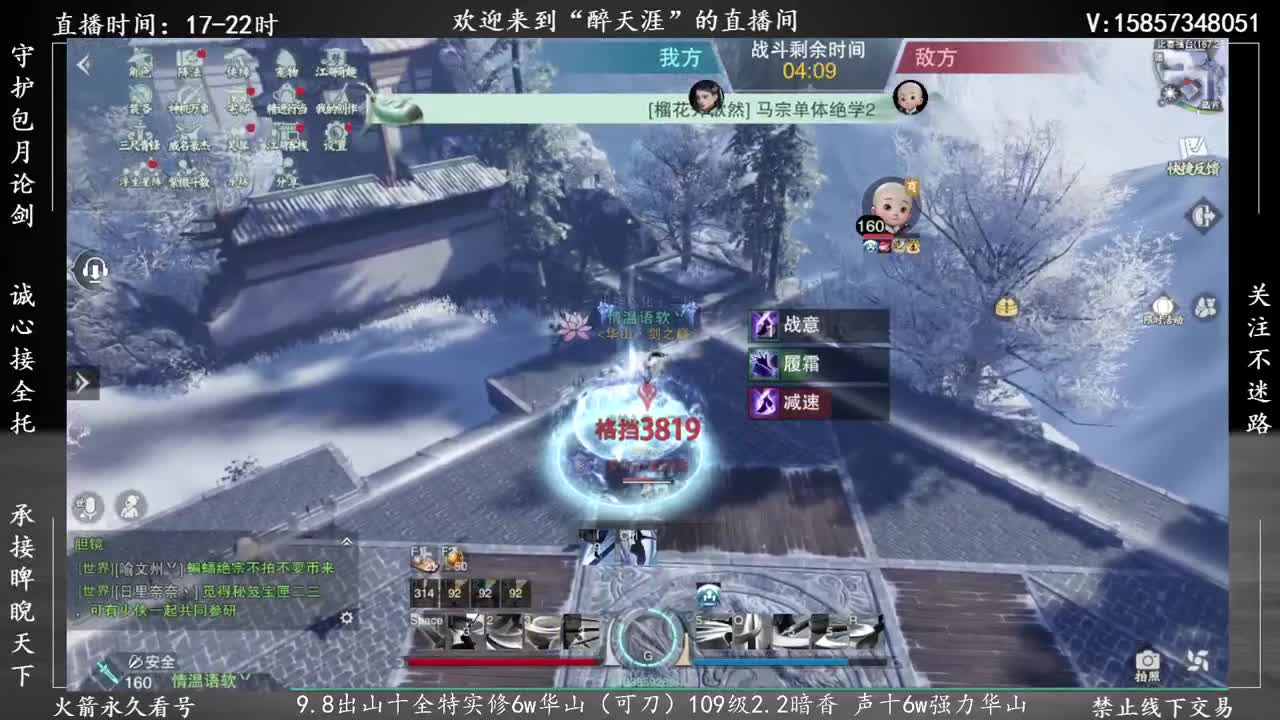The height and width of the screenshot is (720, 1280).
Task: Collapse the menu with the back arrow
Action: tap(83, 63)
